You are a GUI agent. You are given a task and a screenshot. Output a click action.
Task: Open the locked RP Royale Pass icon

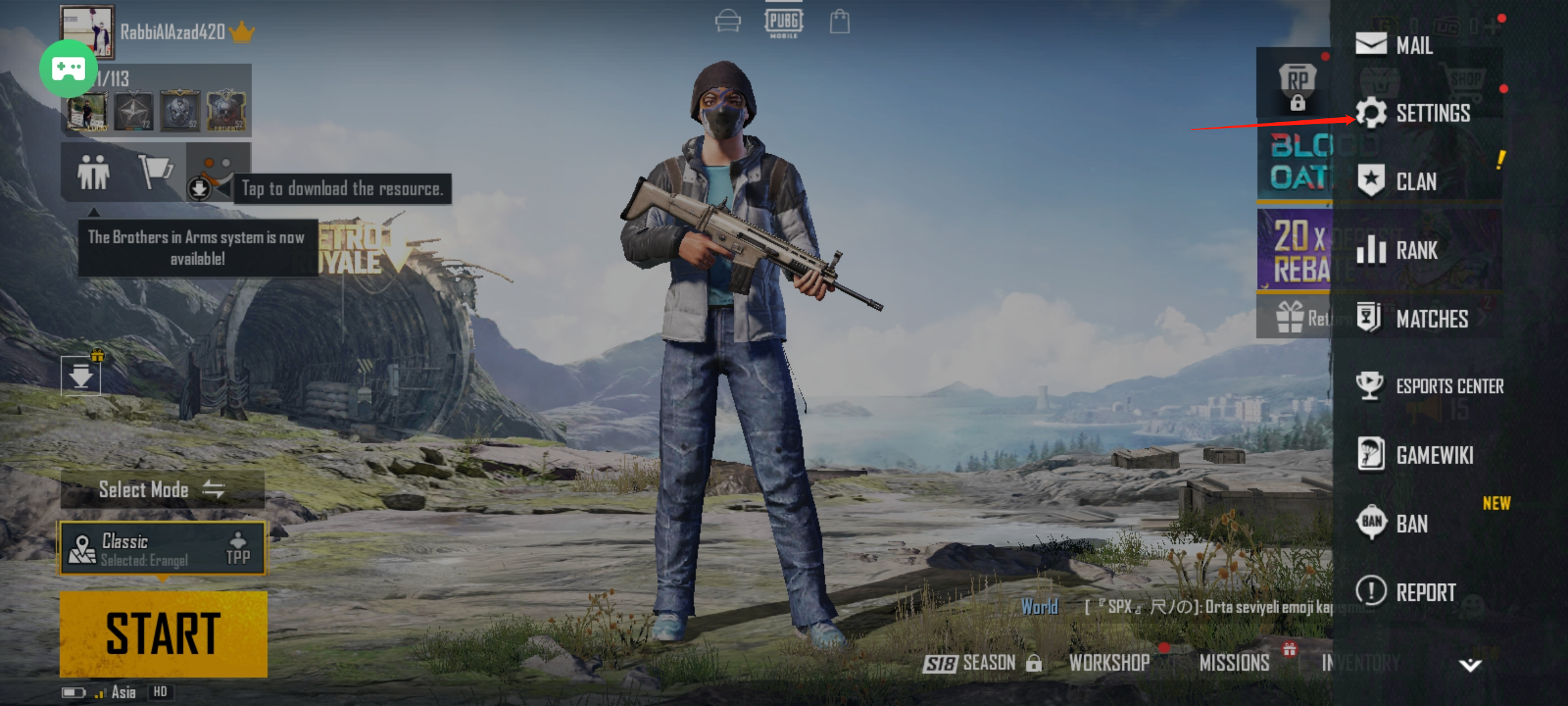[x=1297, y=86]
